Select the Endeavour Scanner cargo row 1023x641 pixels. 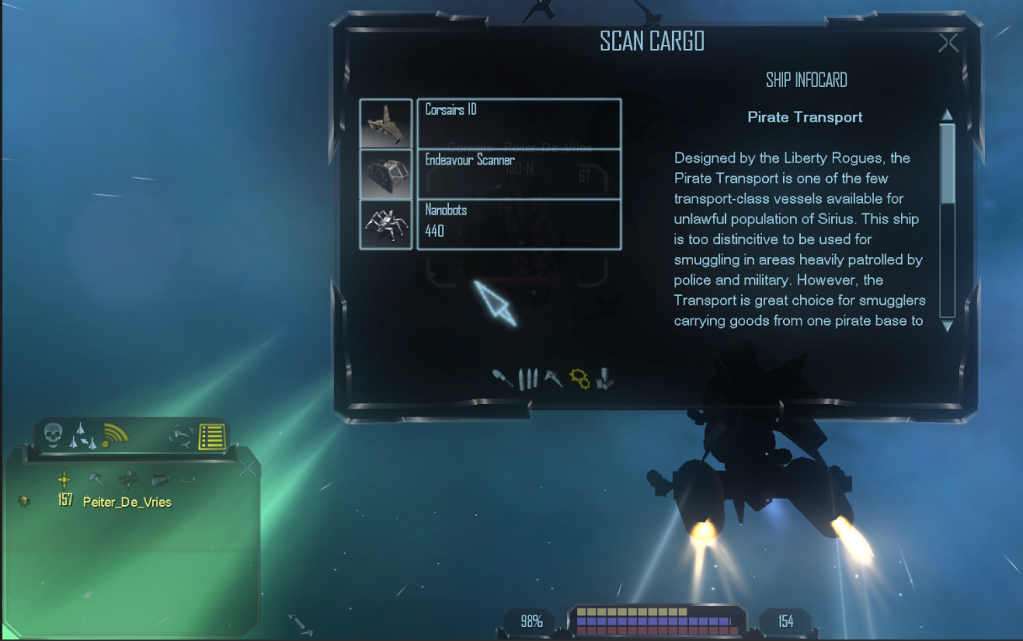(x=520, y=173)
